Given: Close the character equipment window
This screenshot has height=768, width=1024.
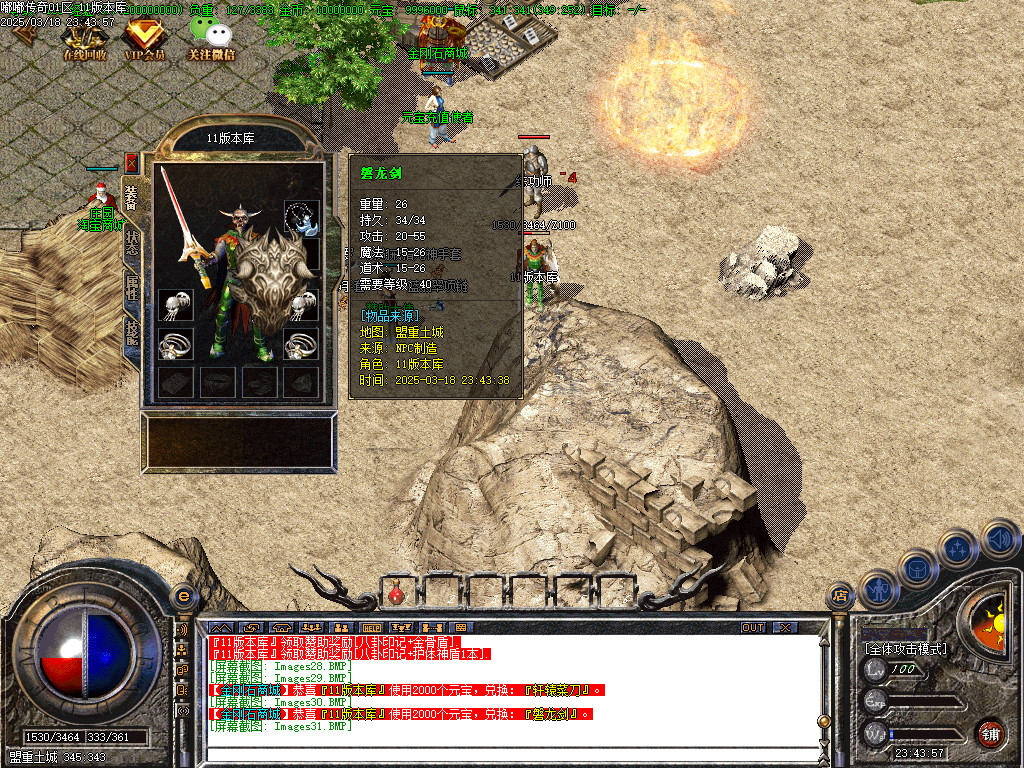Looking at the screenshot, I should pyautogui.click(x=131, y=163).
